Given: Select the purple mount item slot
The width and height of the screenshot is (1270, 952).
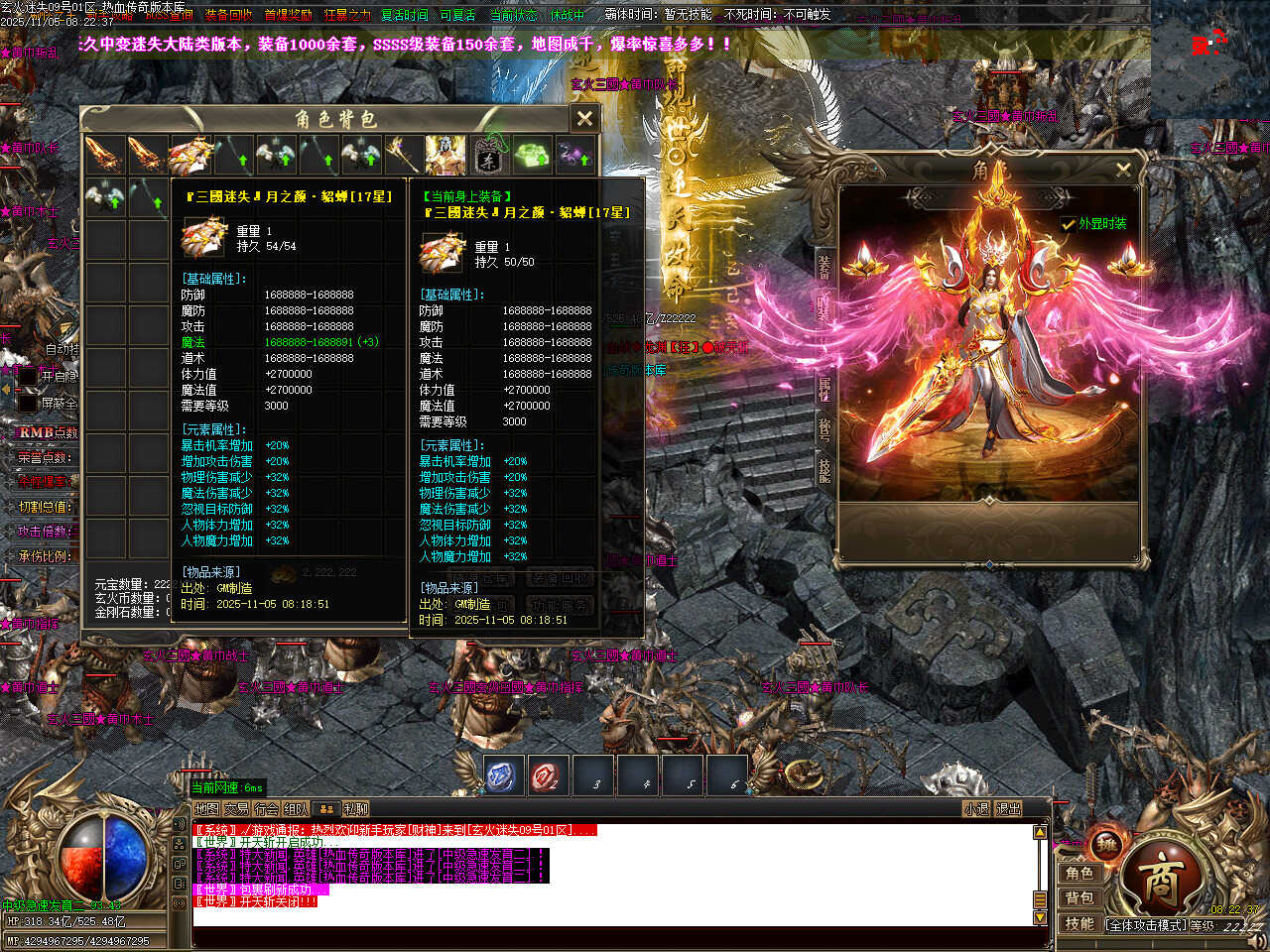Looking at the screenshot, I should click(574, 155).
